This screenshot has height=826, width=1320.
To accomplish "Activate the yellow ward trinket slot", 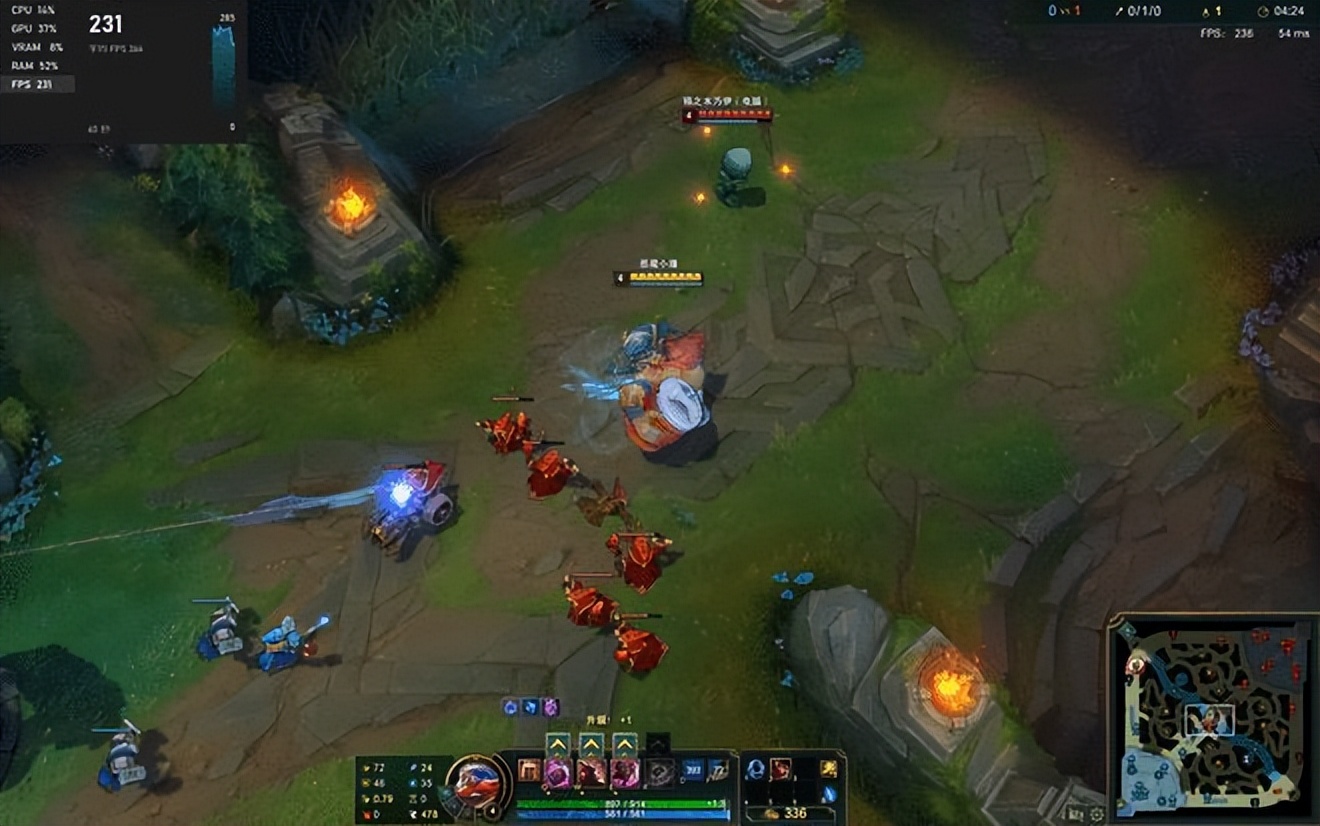I will [x=829, y=769].
